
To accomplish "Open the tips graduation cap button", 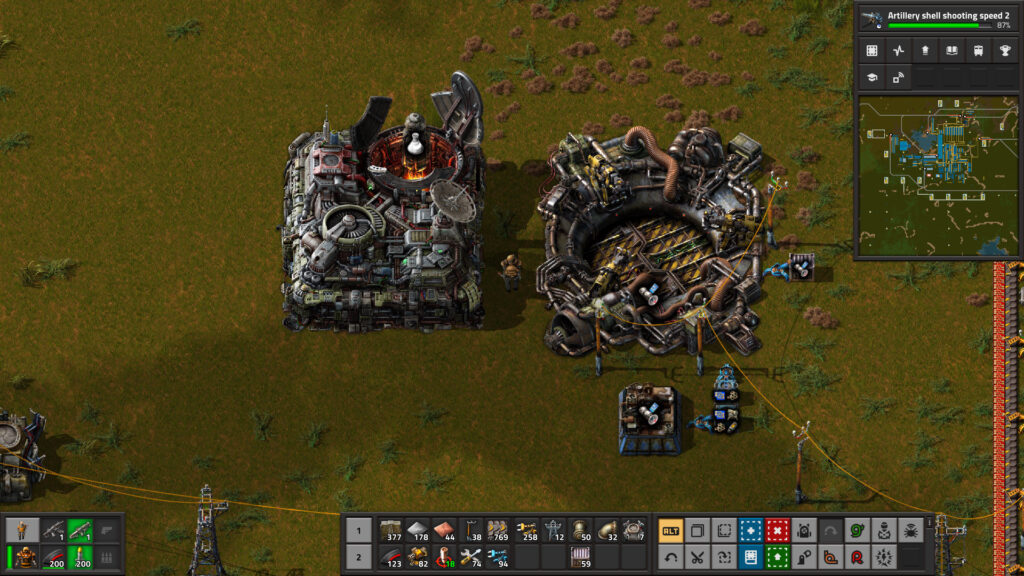I will [x=872, y=77].
